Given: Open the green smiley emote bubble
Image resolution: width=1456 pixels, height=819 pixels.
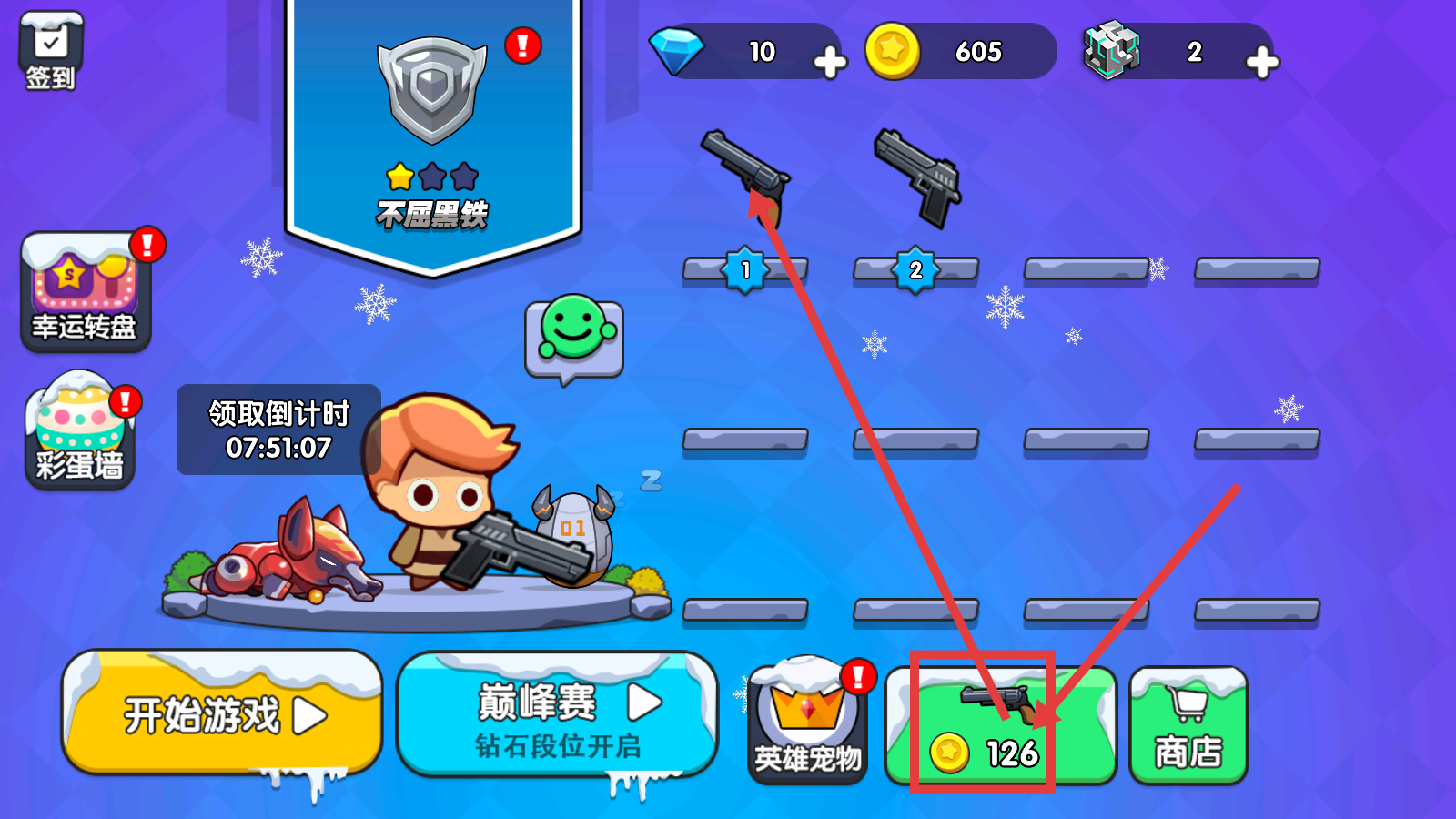Looking at the screenshot, I should click(574, 337).
